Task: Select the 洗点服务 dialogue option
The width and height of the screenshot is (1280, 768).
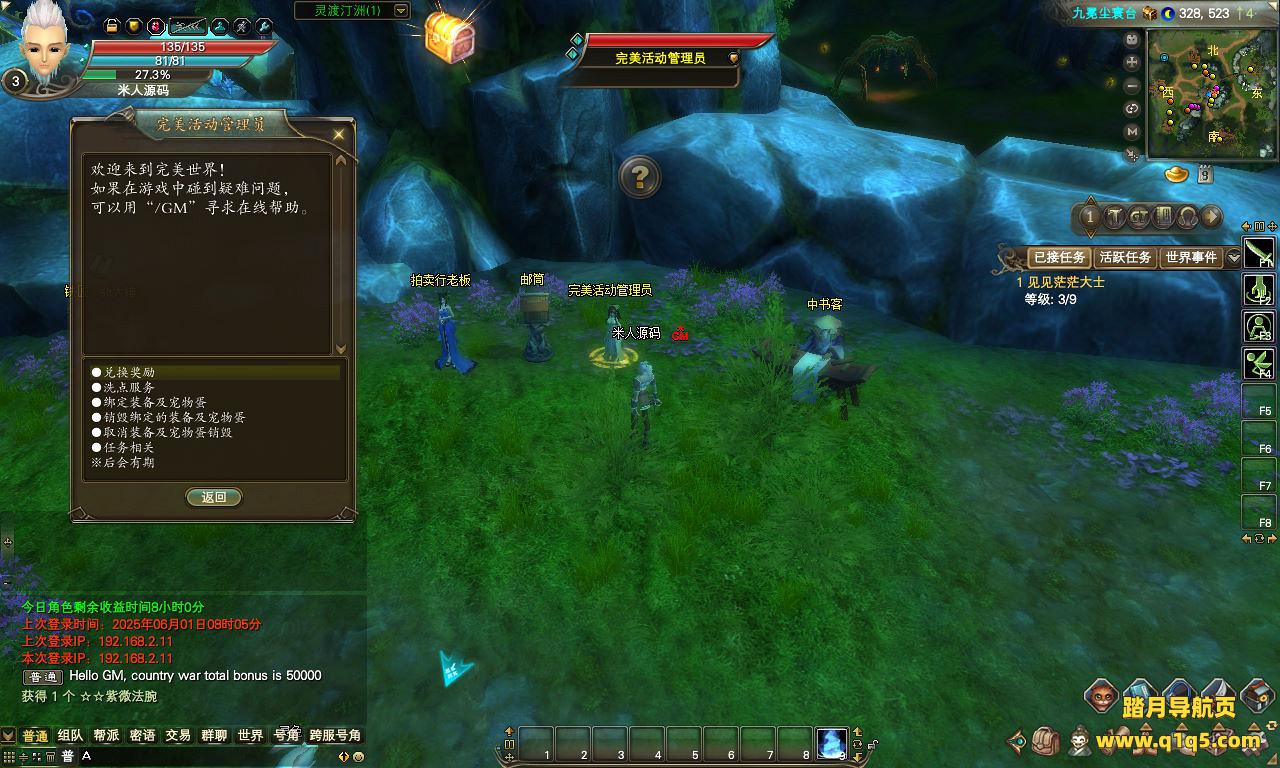Action: [129, 387]
